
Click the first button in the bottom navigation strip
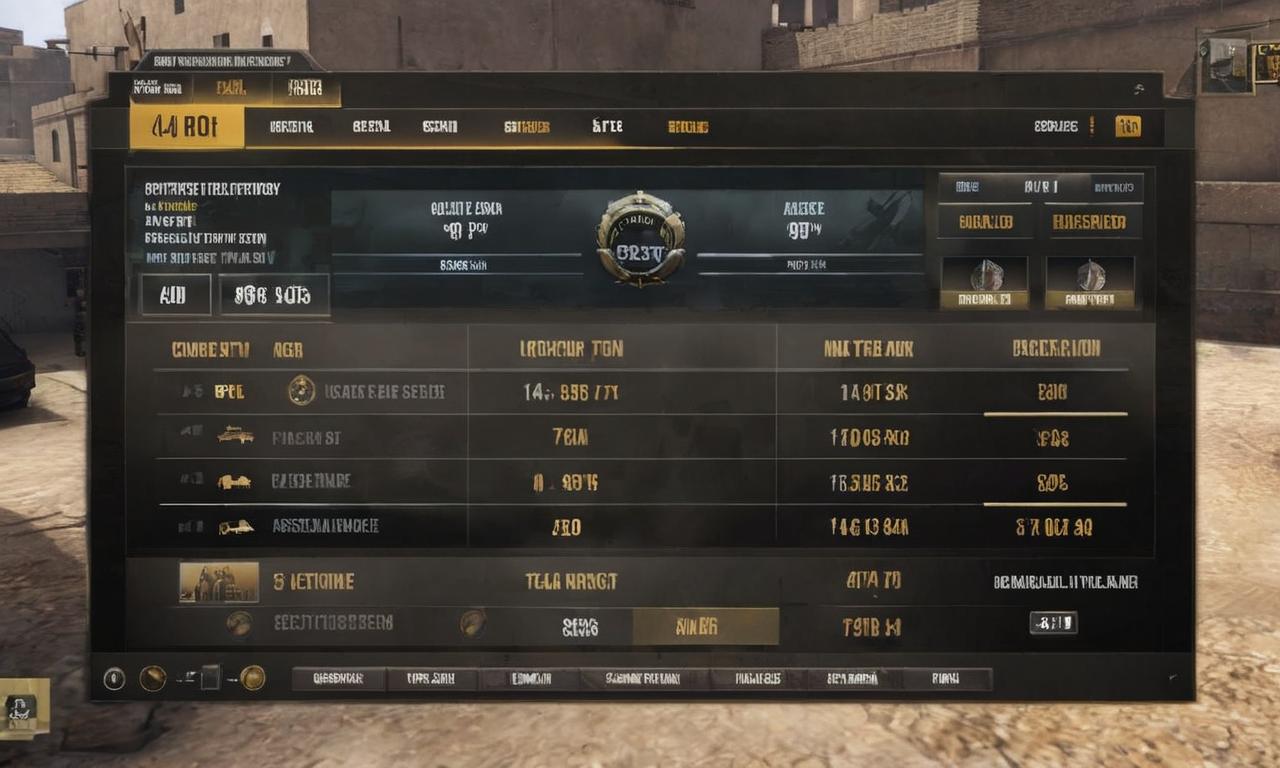click(x=339, y=679)
